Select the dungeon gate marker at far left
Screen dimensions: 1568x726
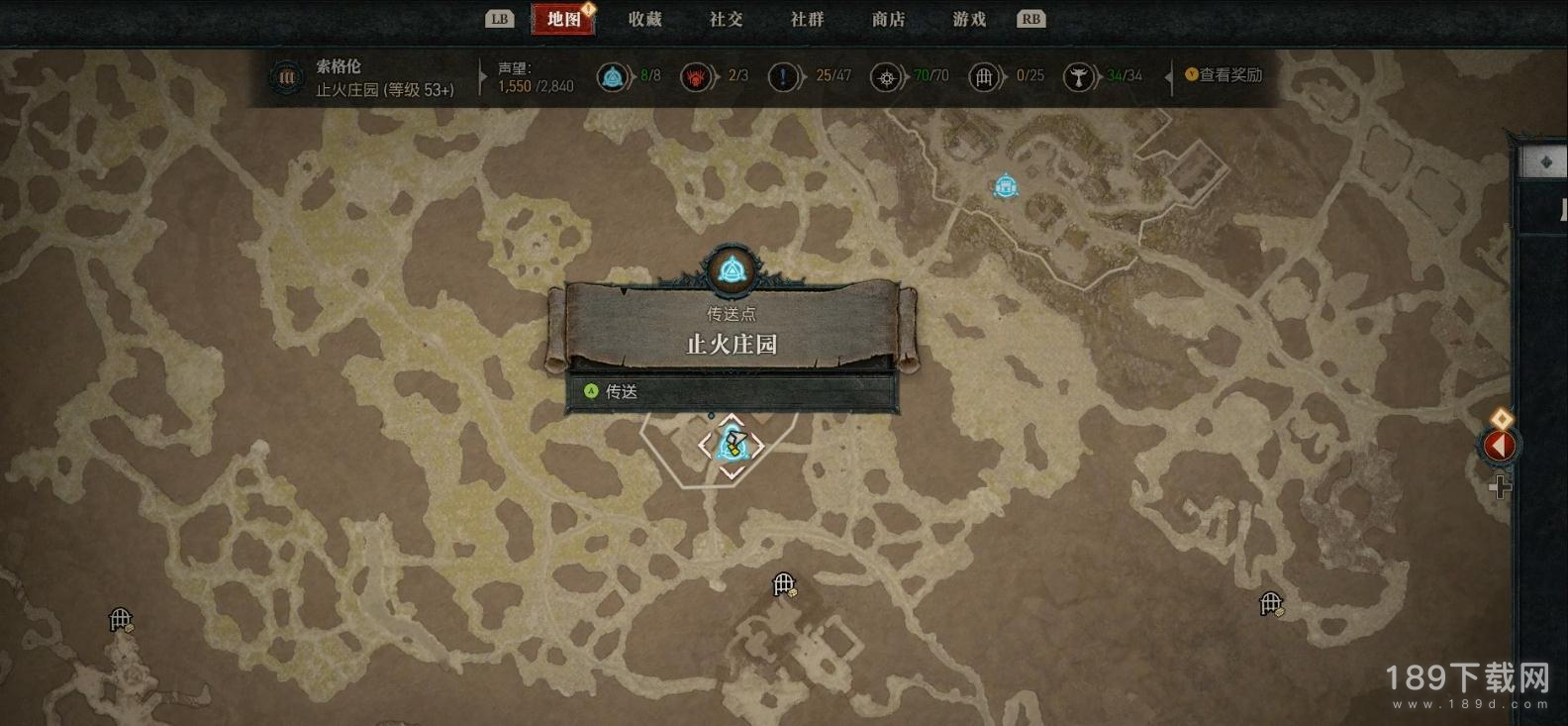pos(121,621)
